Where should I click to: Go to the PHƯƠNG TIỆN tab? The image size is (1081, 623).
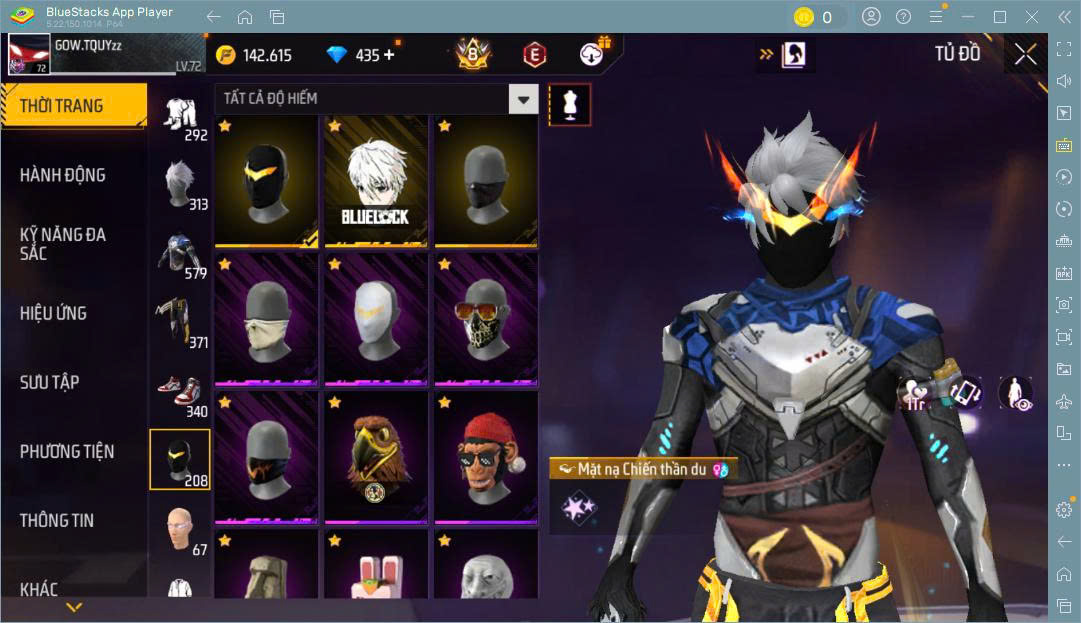click(x=67, y=451)
